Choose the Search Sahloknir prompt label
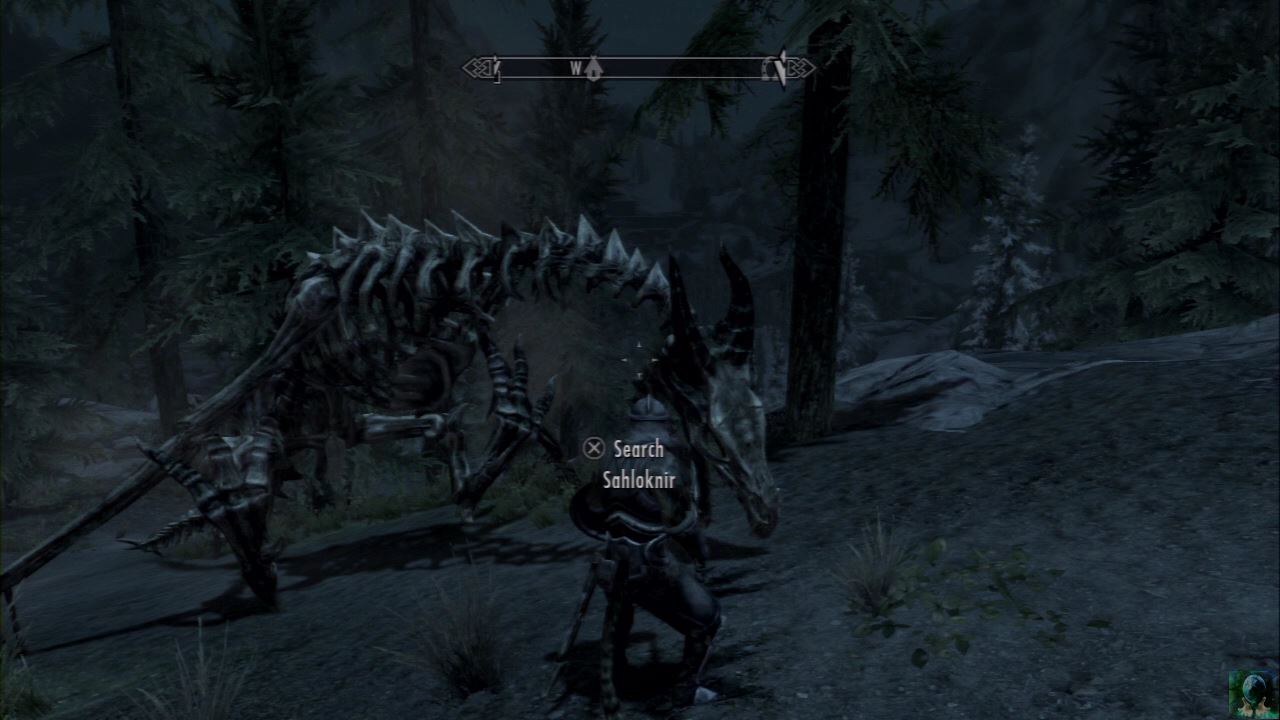The image size is (1280, 720). point(638,464)
